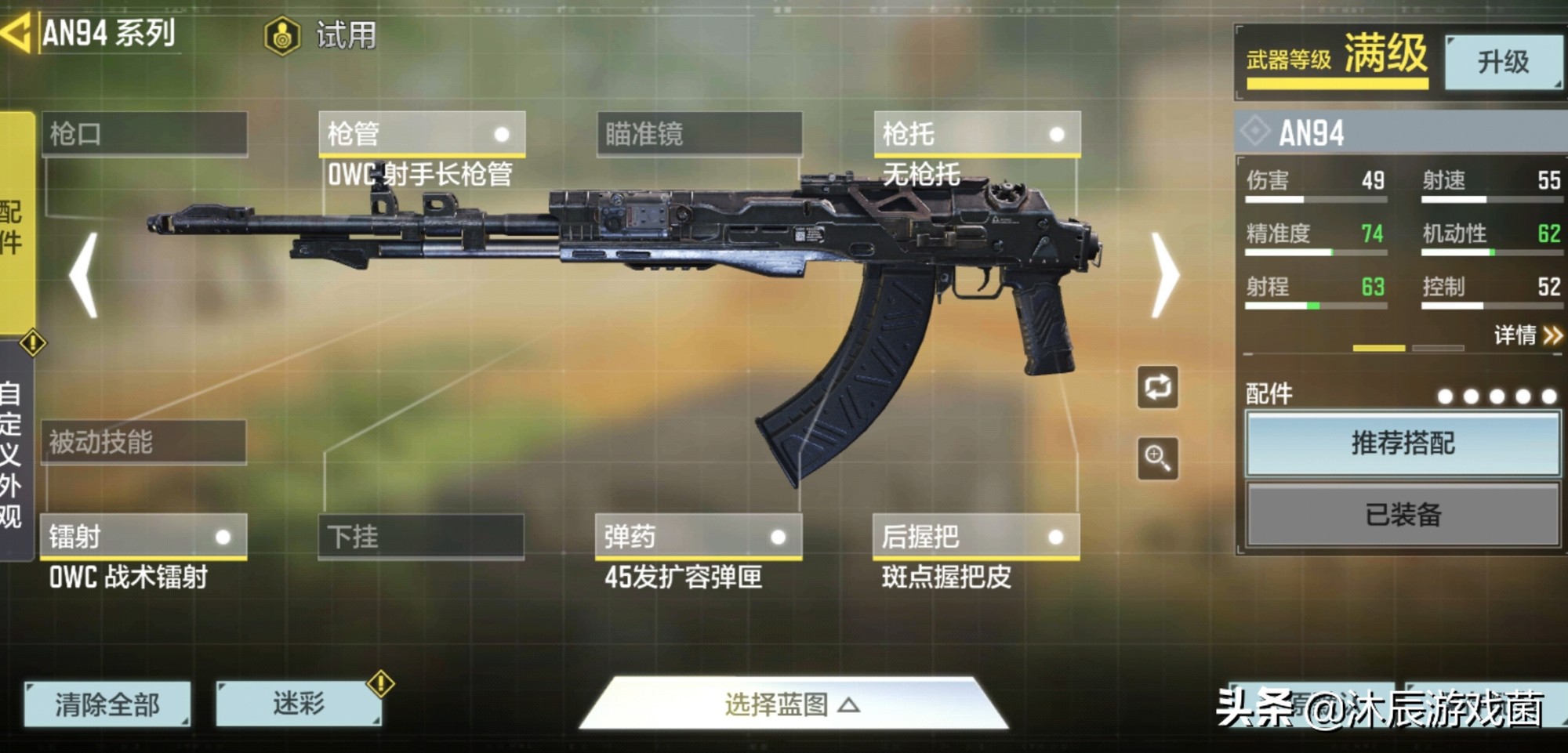
Task: Open the 枪管 barrel attachment slot
Action: (422, 134)
